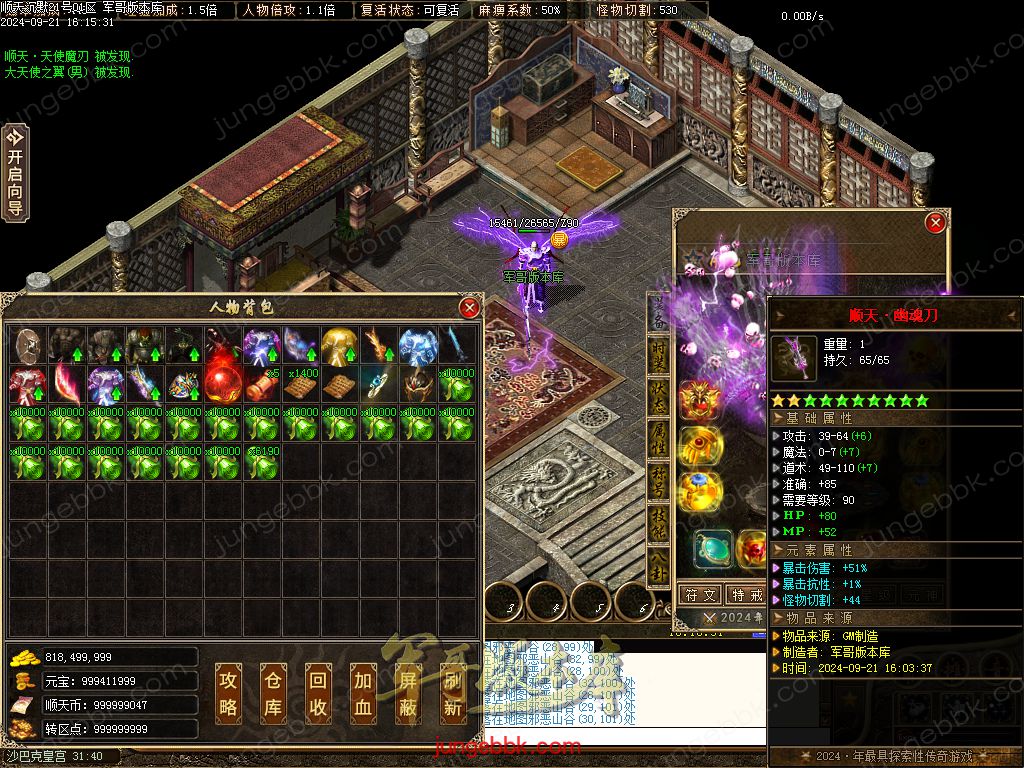Use the 加血 heal button
The width and height of the screenshot is (1024, 768).
[363, 694]
